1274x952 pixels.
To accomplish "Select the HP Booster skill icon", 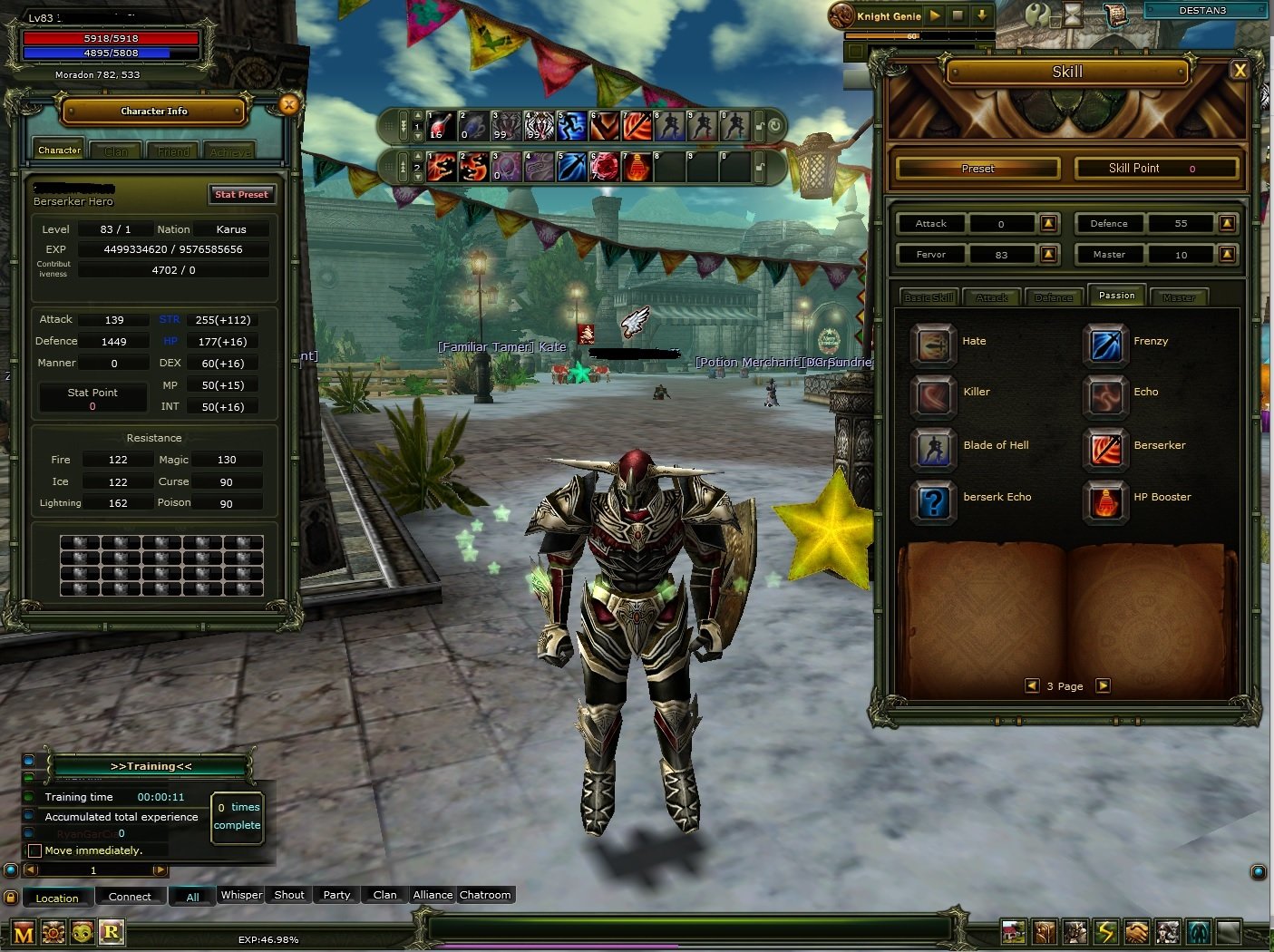I will 1105,500.
